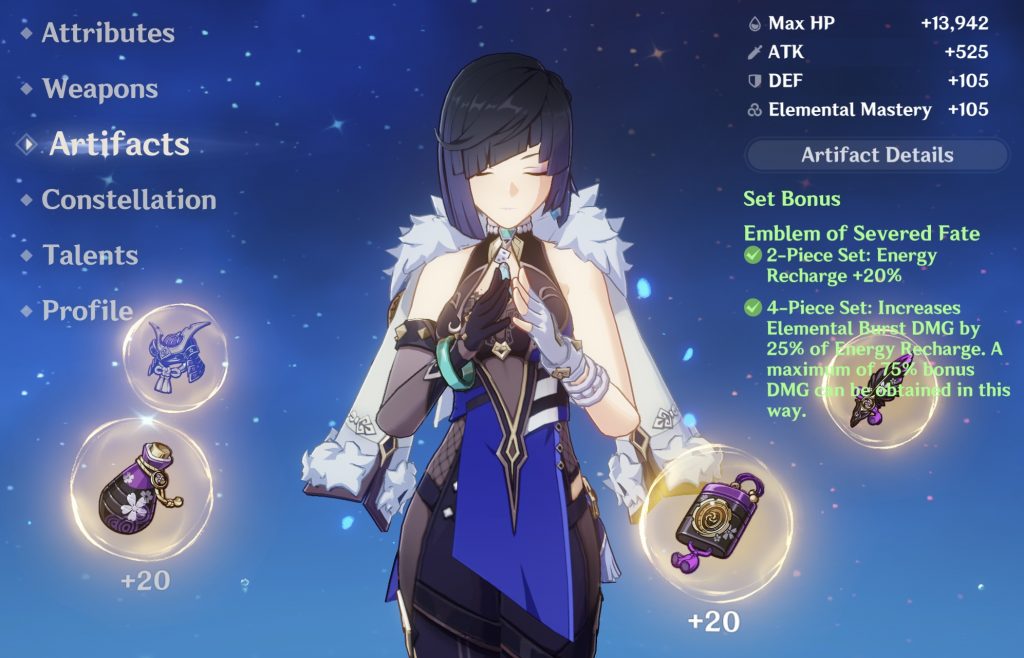Choose the flower-patterned pouch goblet artifact

tap(141, 489)
